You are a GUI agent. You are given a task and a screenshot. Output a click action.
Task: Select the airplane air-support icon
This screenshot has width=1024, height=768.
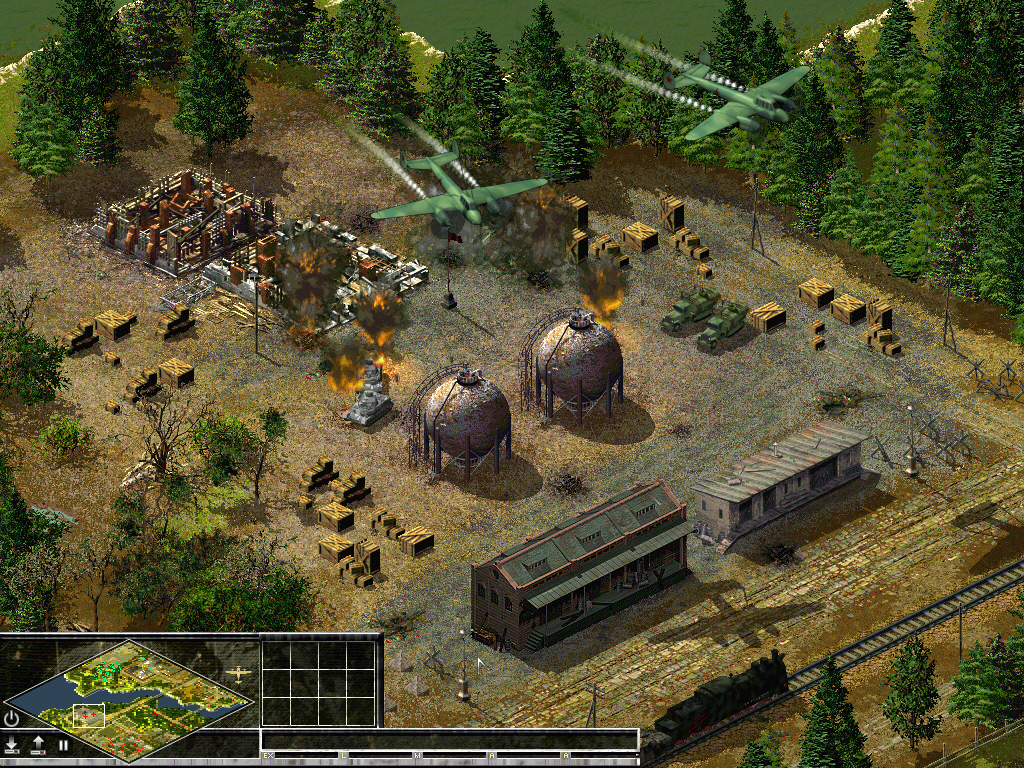click(238, 674)
